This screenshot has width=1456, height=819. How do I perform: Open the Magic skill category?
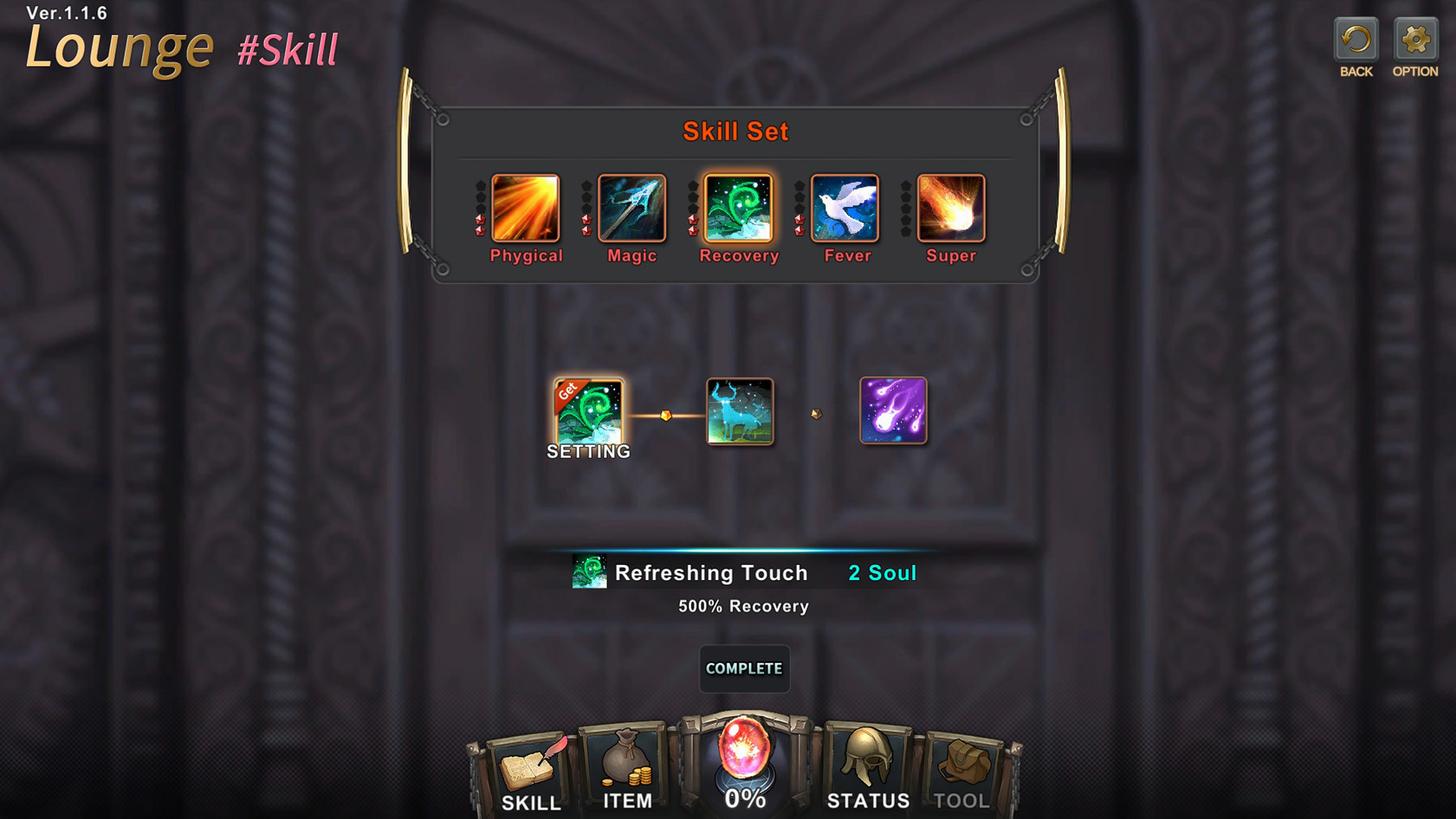click(632, 206)
